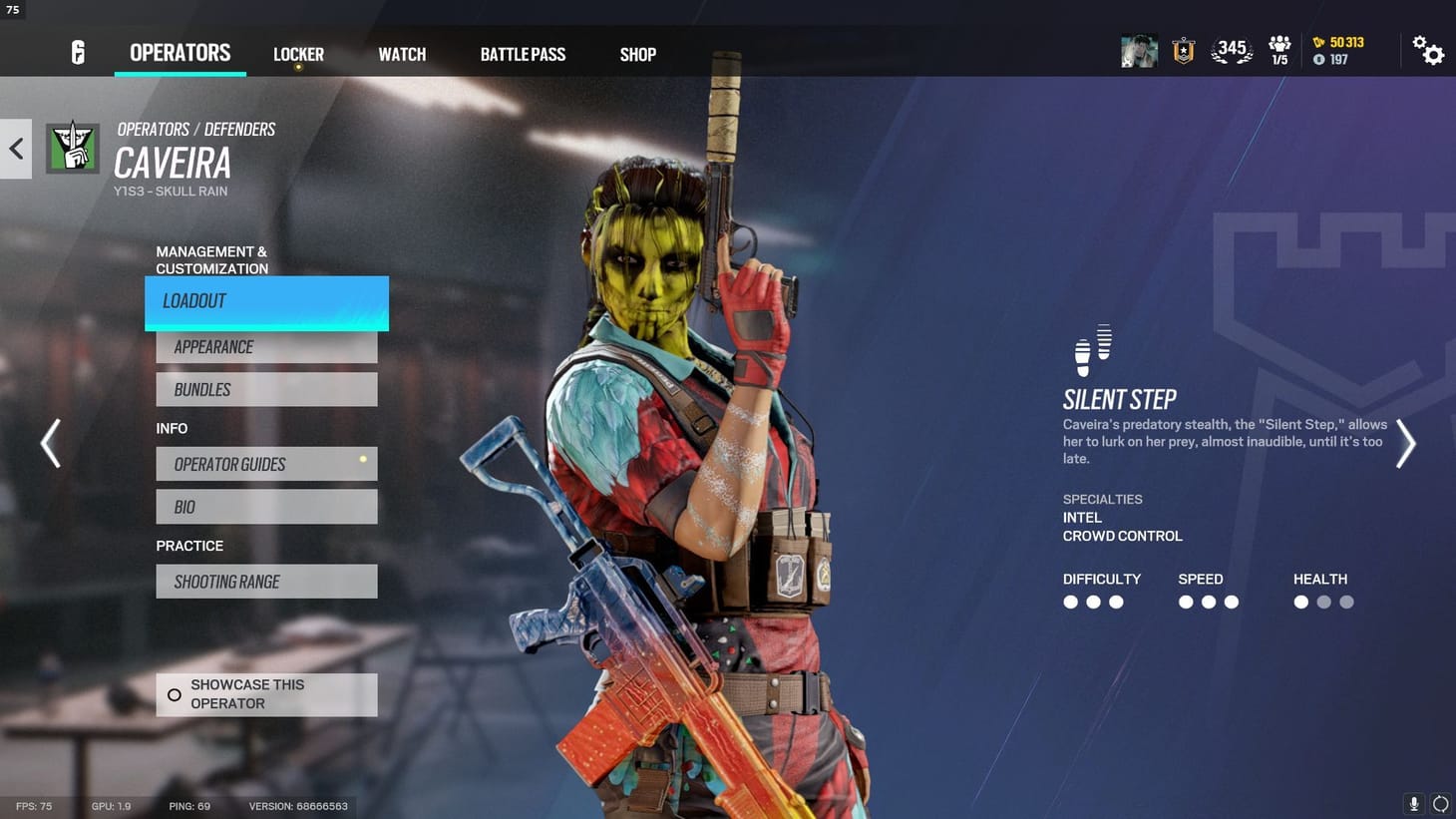Screen dimensions: 1456x819
Task: Open the player profile avatar
Action: (x=1138, y=50)
